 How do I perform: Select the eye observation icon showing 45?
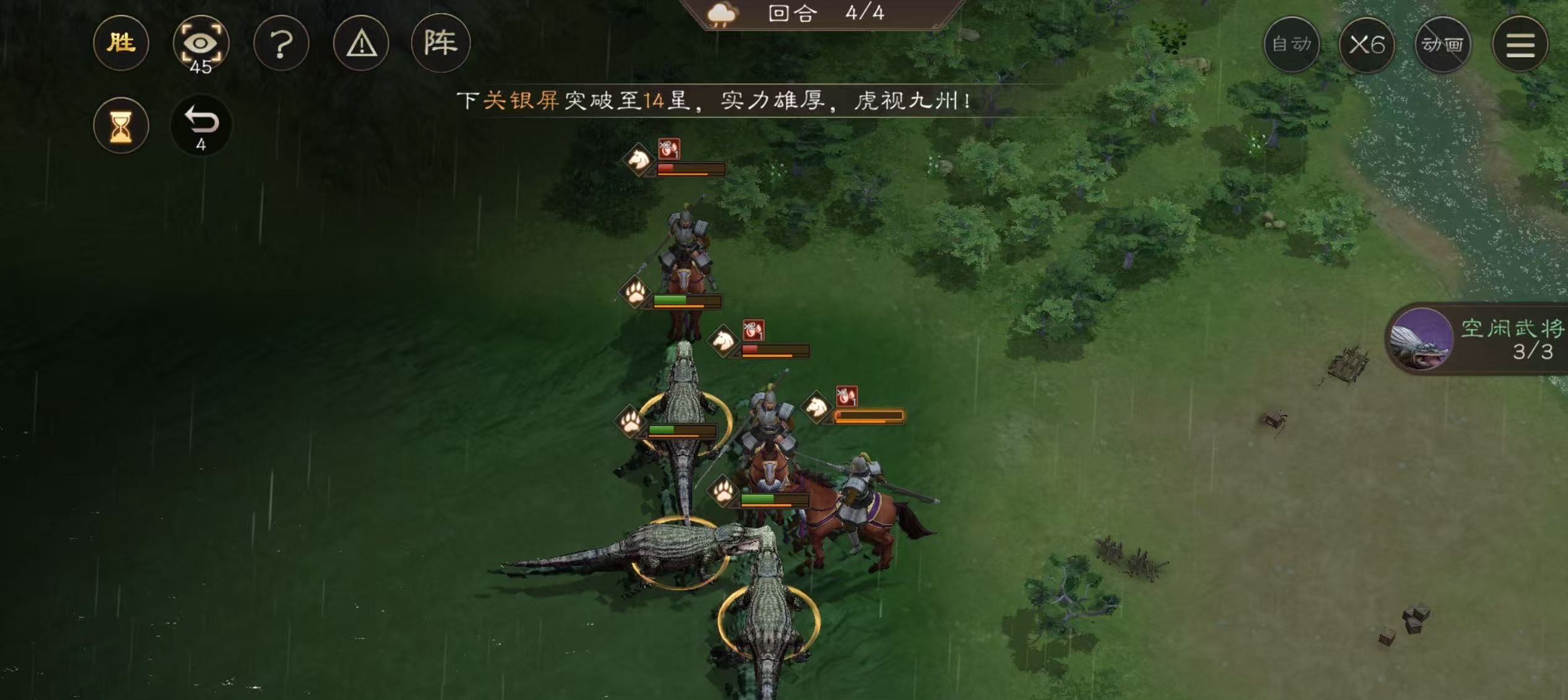tap(201, 42)
